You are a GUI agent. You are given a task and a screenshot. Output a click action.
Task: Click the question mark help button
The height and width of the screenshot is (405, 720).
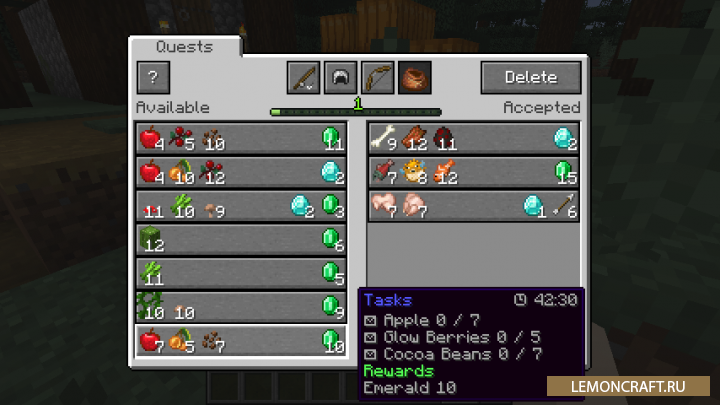click(x=153, y=77)
